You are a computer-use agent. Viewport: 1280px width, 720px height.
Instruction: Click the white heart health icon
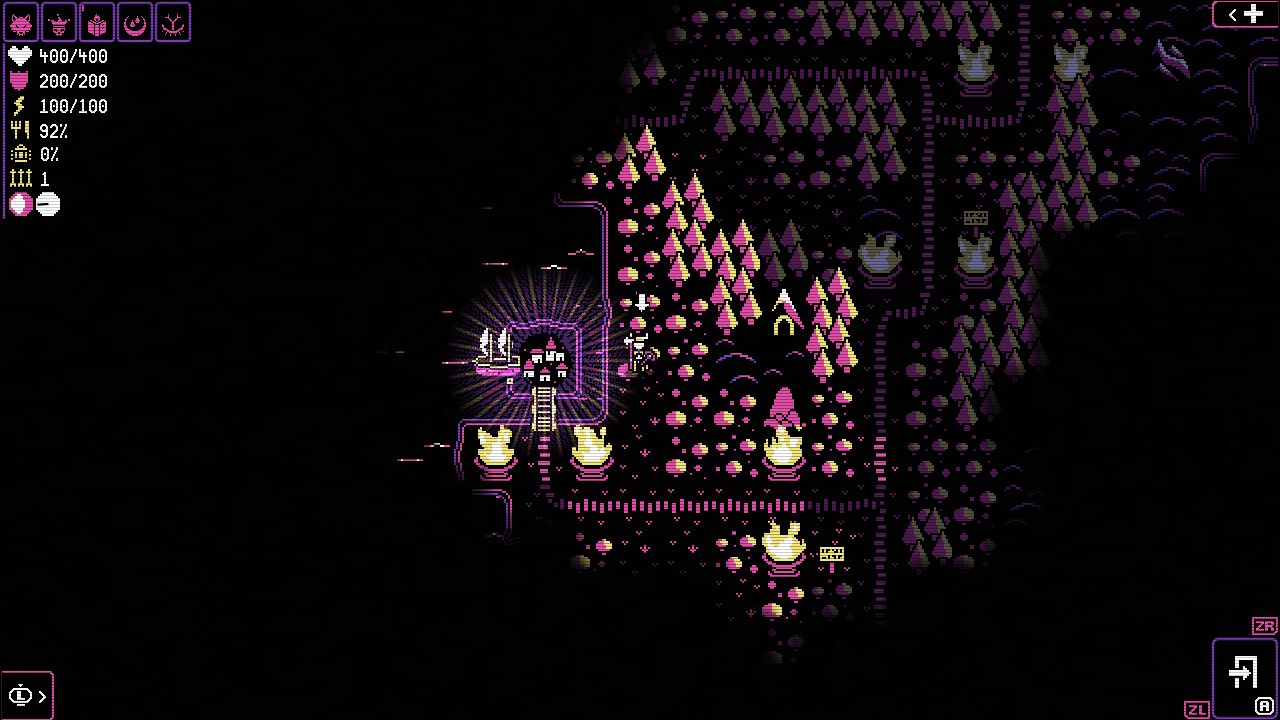click(x=18, y=56)
